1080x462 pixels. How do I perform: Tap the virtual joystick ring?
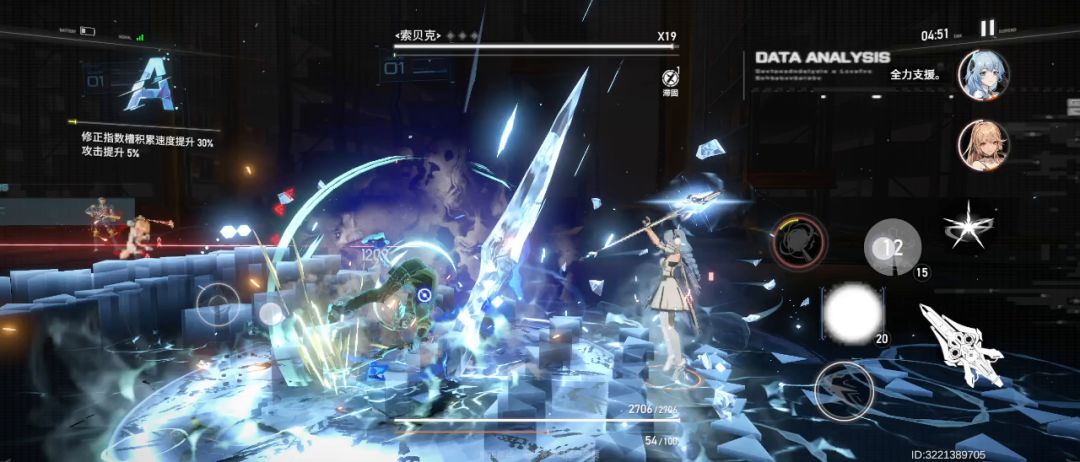[x=218, y=305]
